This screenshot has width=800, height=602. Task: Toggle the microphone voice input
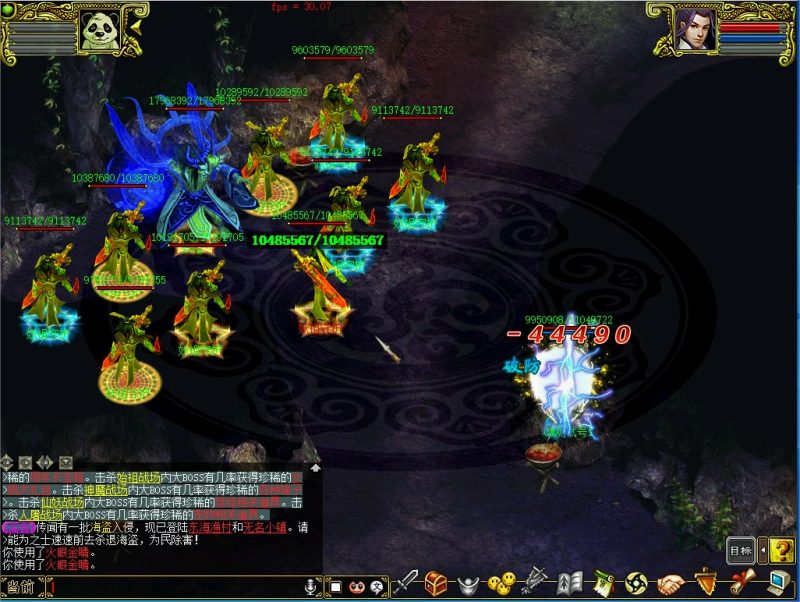311,586
